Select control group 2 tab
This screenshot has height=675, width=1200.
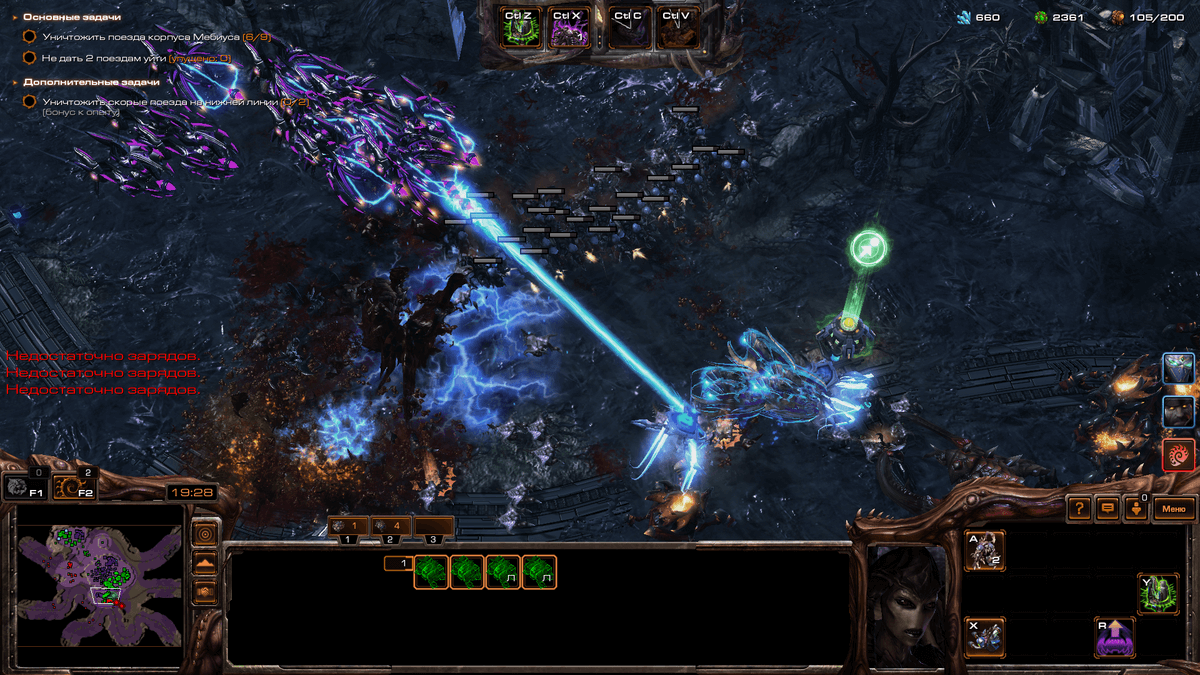click(x=391, y=526)
